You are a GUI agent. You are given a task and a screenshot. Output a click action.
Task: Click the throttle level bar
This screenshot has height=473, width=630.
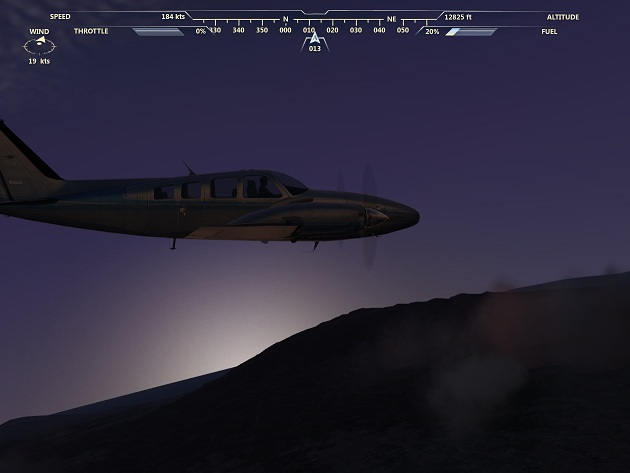point(158,31)
